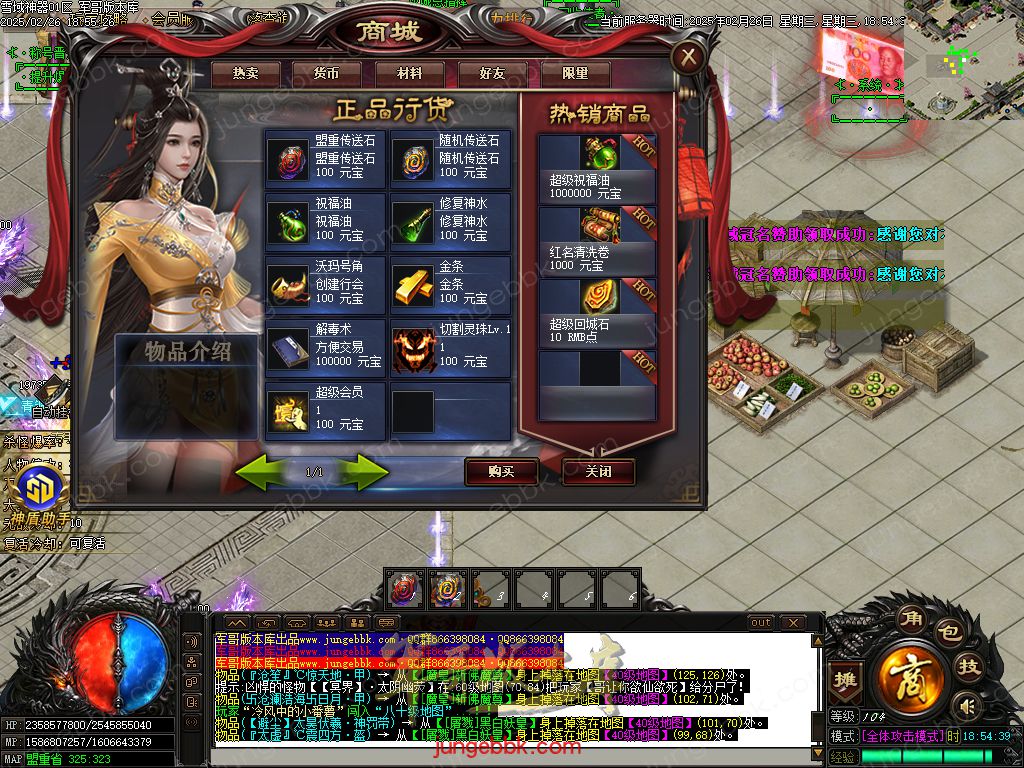
Task: Click the 关闭 close button
Action: click(x=598, y=471)
